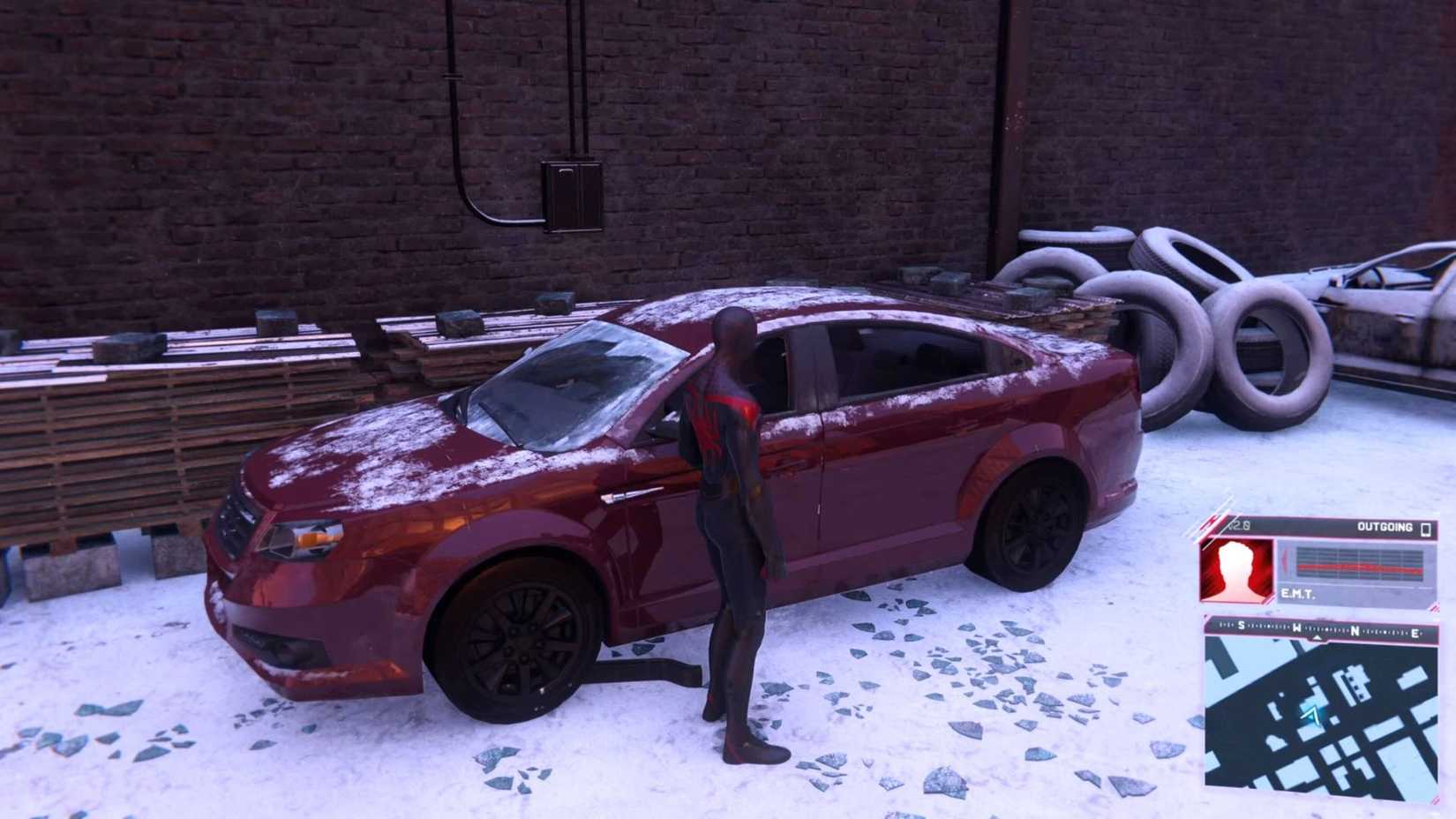
Task: Click the red audio waveform in the call panel
Action: (1360, 567)
